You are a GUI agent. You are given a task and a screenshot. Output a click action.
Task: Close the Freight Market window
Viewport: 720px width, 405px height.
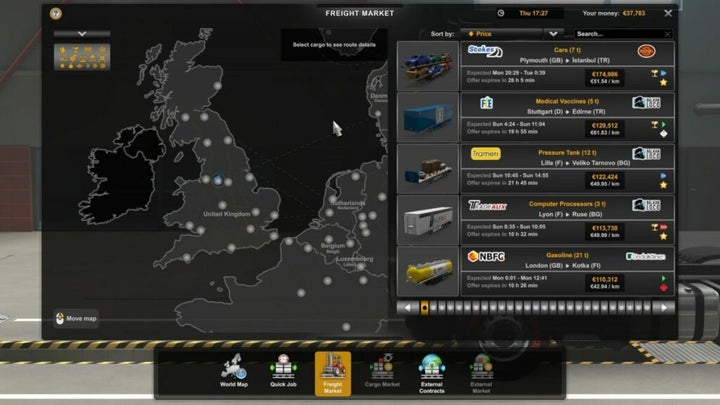tap(668, 14)
